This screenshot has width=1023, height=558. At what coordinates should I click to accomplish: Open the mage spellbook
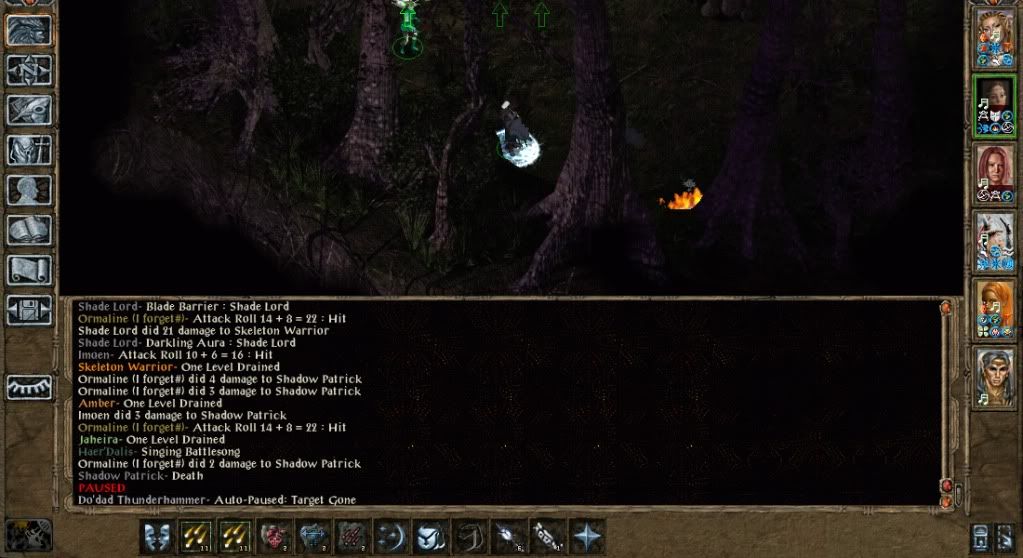(x=28, y=230)
